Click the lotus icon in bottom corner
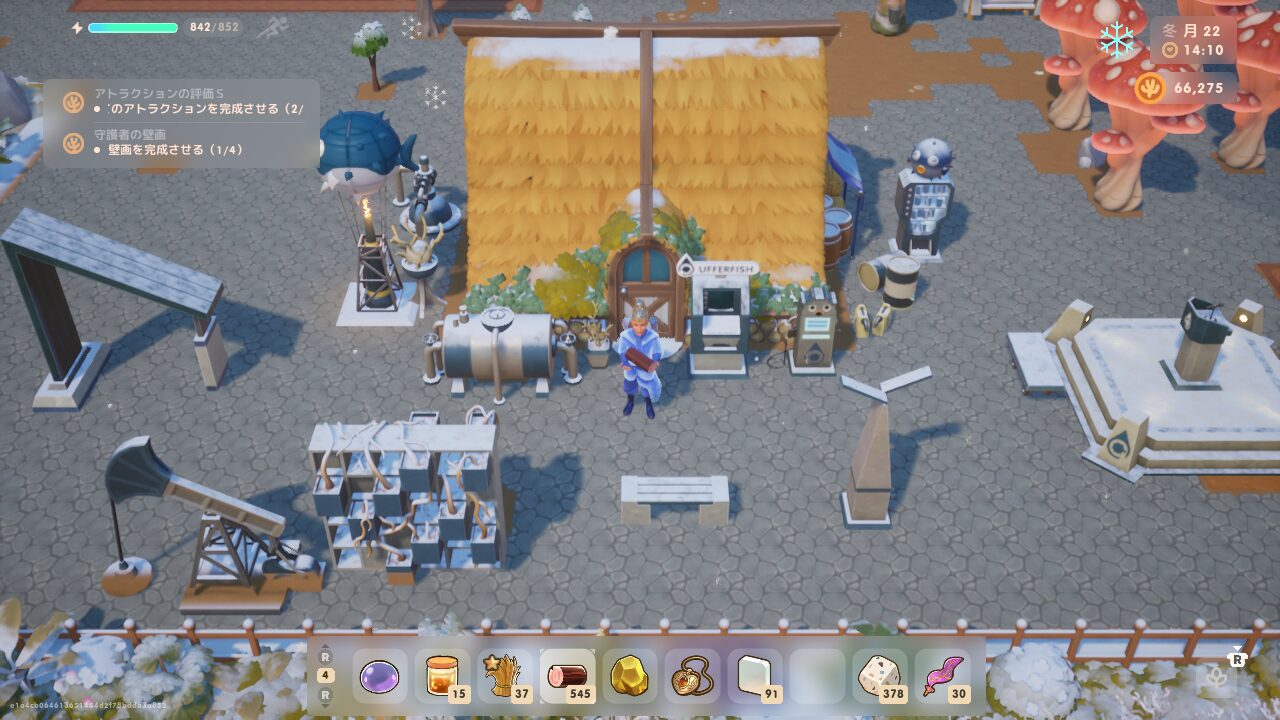Image resolution: width=1280 pixels, height=720 pixels. click(1217, 678)
